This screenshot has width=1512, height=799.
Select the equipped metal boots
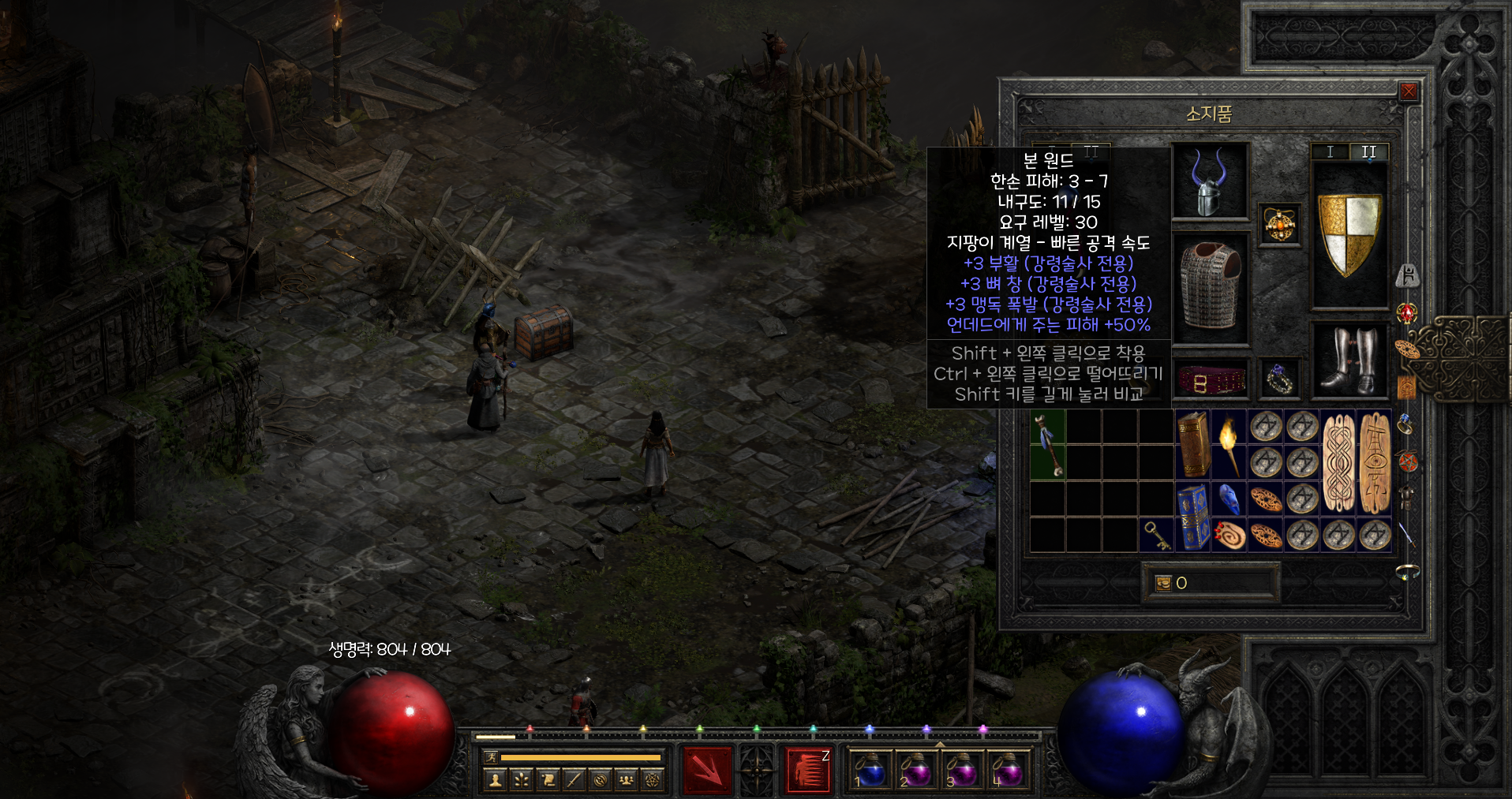[x=1349, y=360]
